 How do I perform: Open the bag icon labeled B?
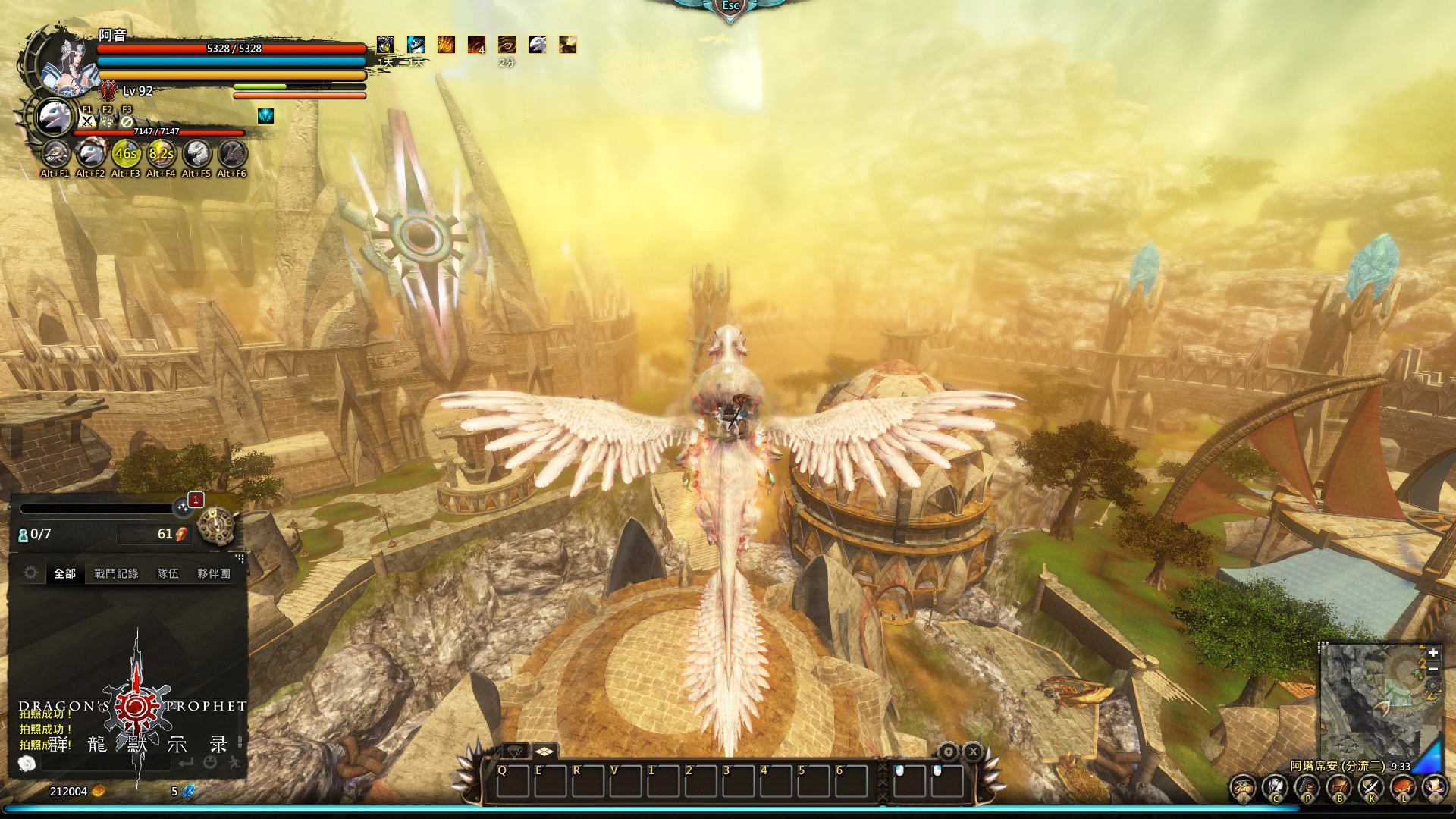[1338, 787]
